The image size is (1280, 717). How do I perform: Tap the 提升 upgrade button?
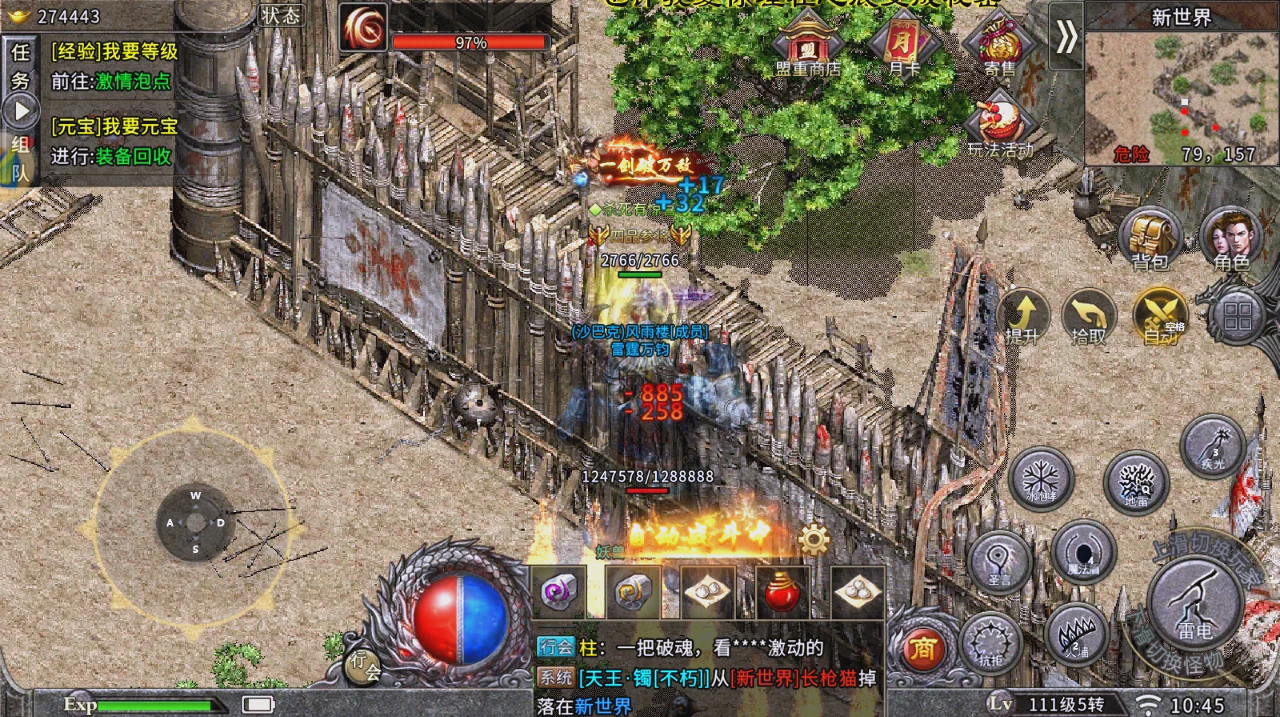[1022, 317]
